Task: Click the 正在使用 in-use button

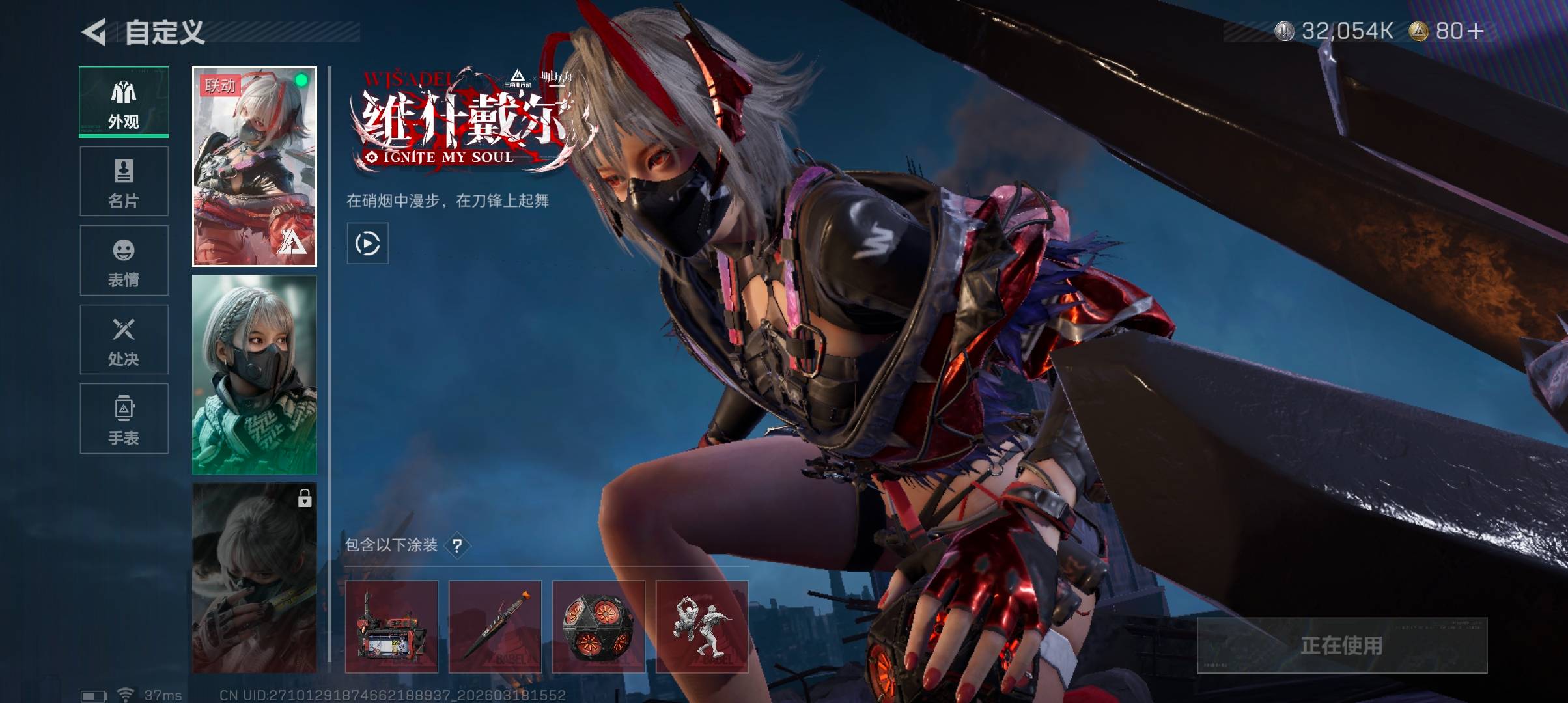Action: tap(1342, 645)
